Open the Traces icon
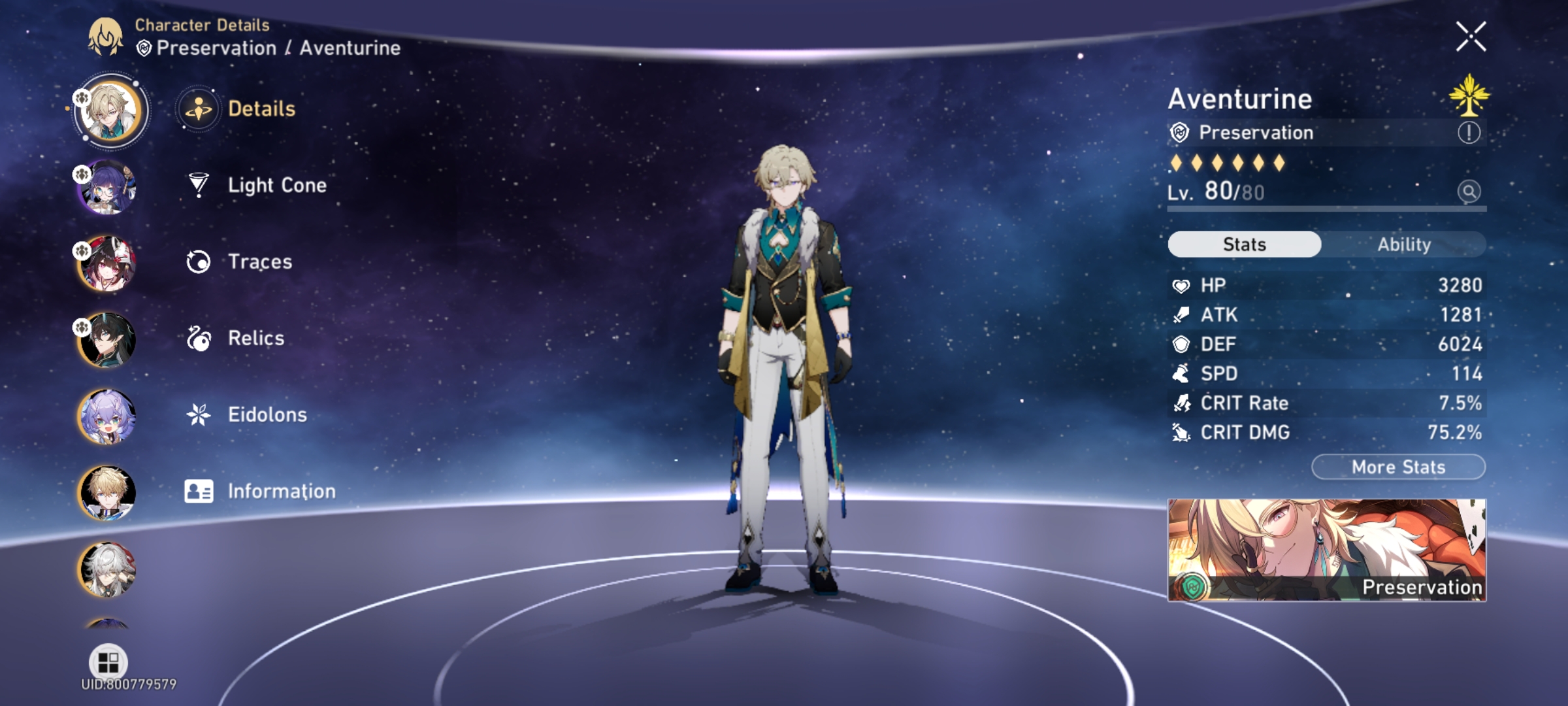 (x=198, y=261)
